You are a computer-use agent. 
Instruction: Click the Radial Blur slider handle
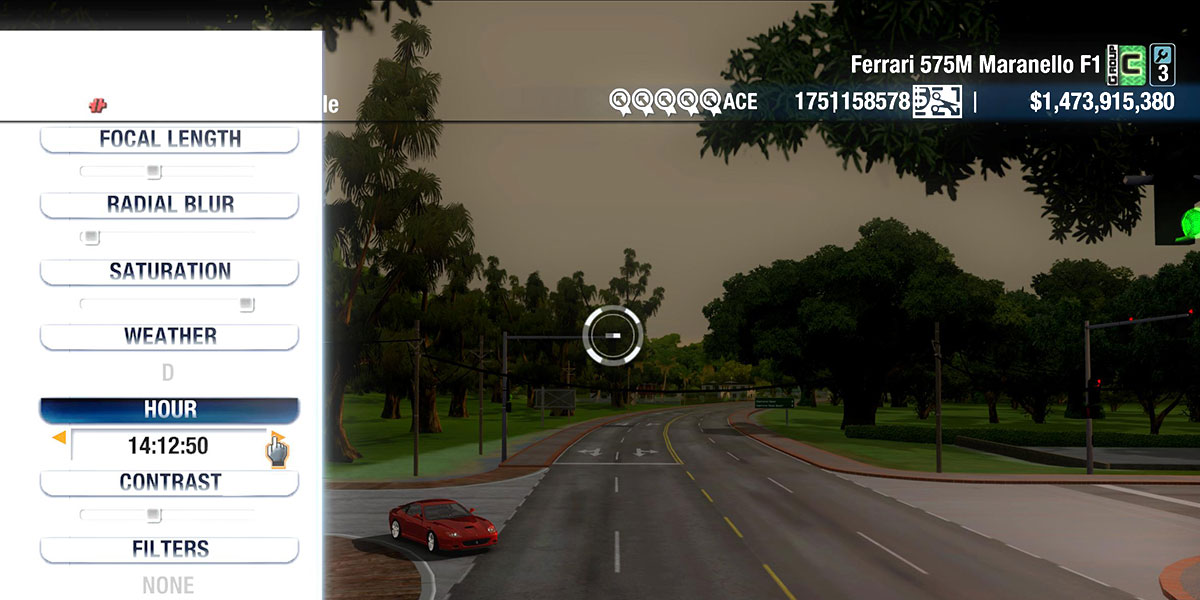pyautogui.click(x=91, y=238)
